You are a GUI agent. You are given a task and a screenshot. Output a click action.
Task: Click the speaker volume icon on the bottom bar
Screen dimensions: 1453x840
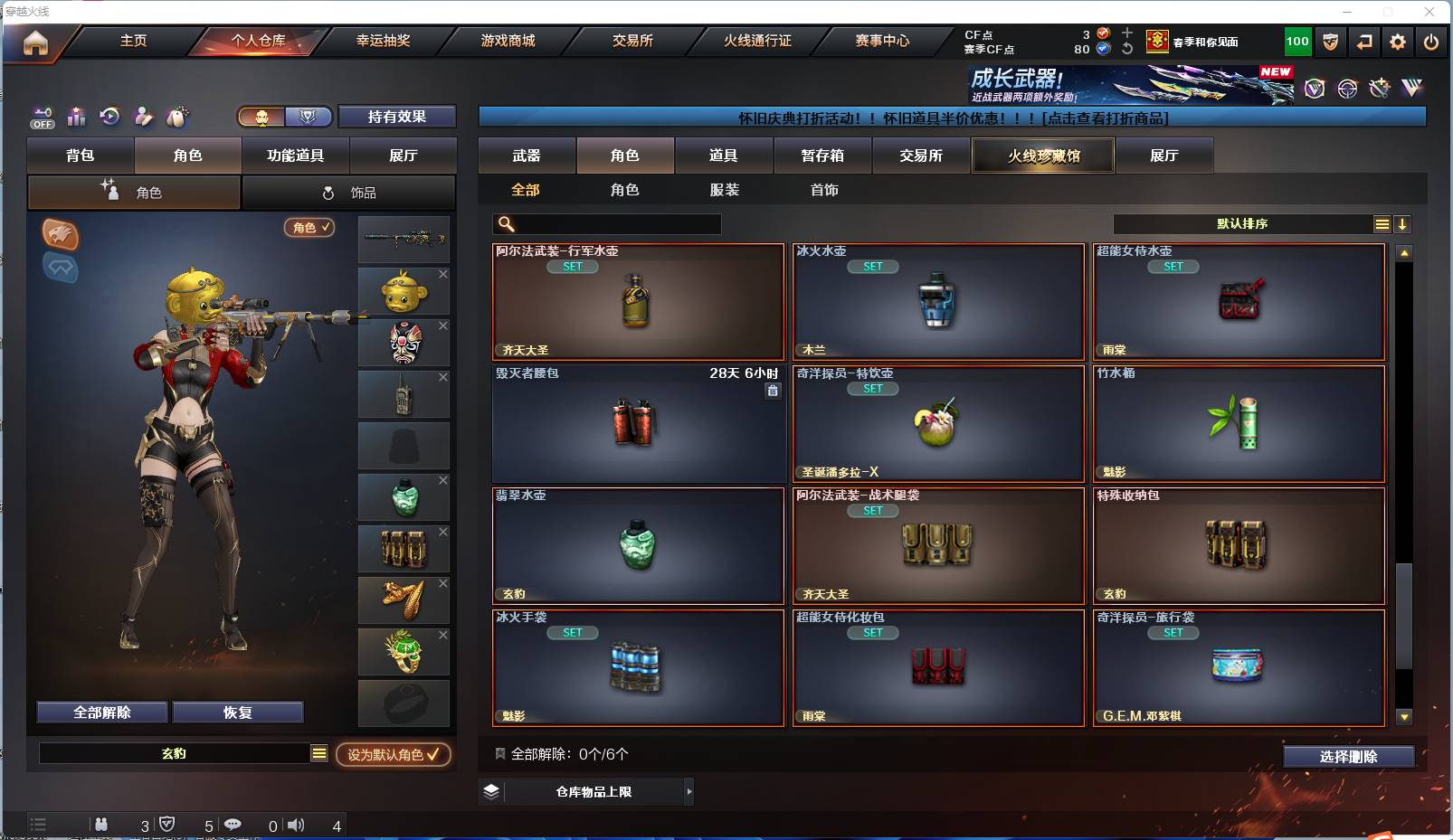pos(296,825)
